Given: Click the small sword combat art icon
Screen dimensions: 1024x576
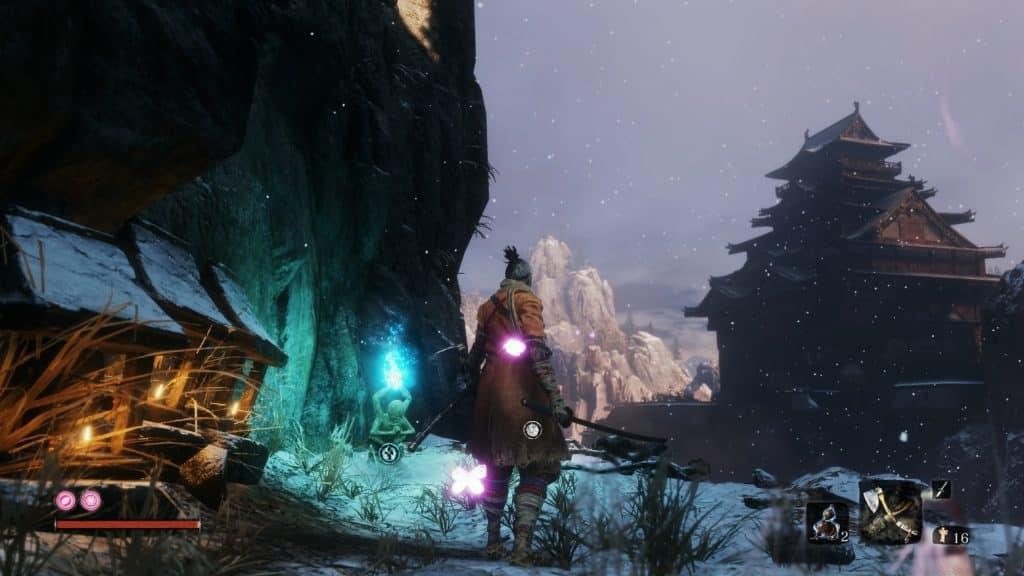Looking at the screenshot, I should [941, 488].
